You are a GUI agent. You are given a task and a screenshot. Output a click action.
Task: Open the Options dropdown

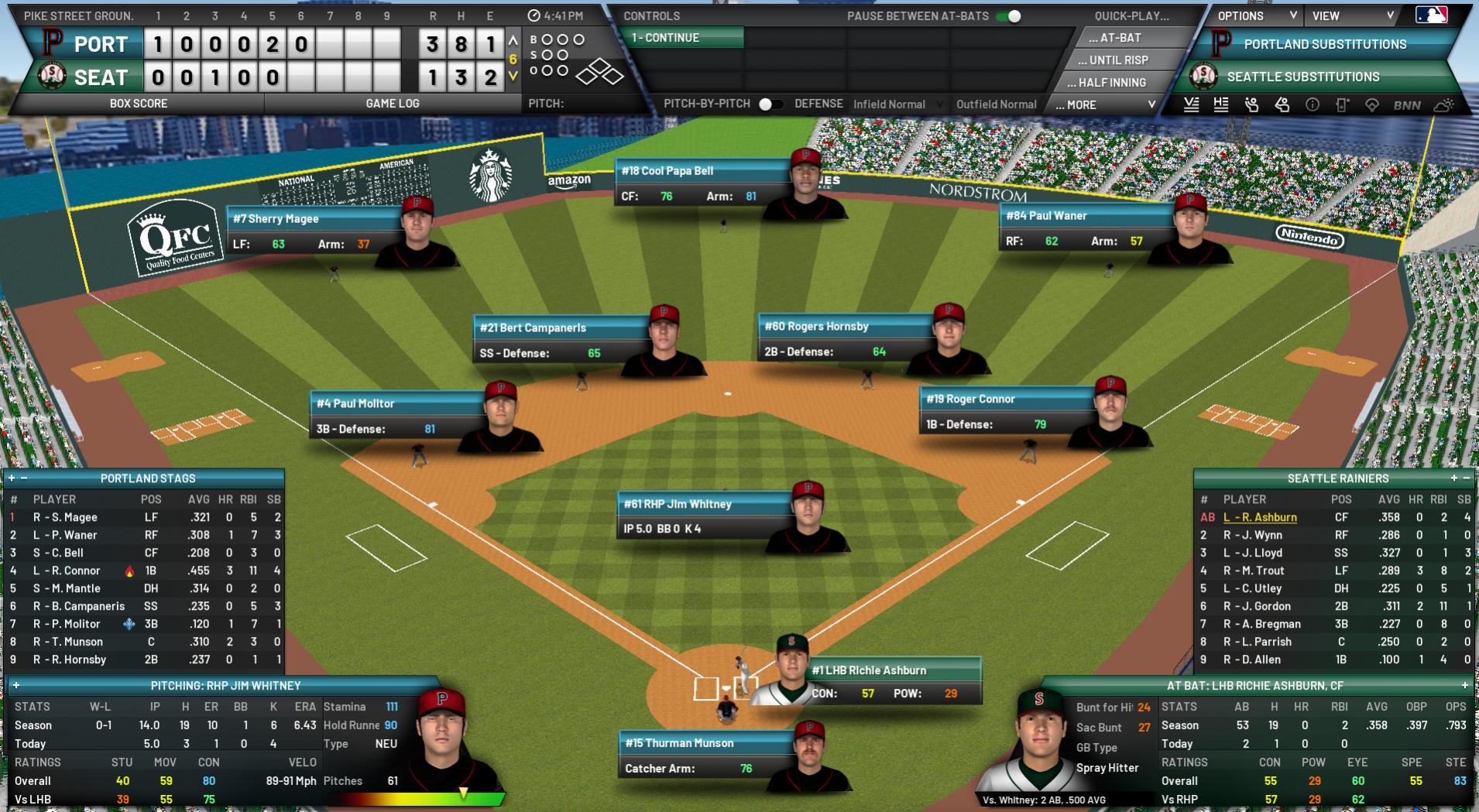tap(1256, 15)
